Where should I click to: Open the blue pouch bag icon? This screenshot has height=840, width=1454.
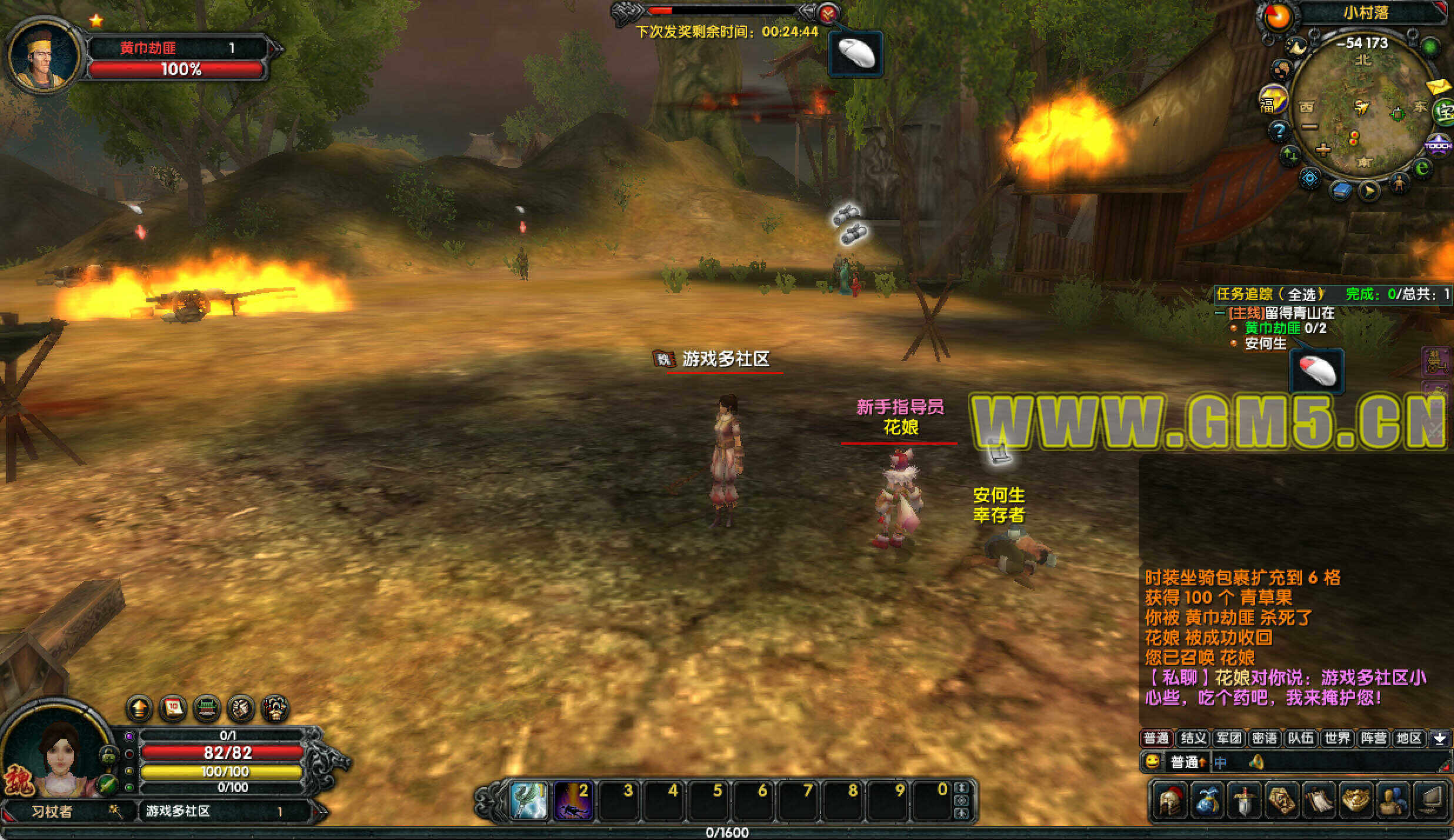click(1206, 801)
